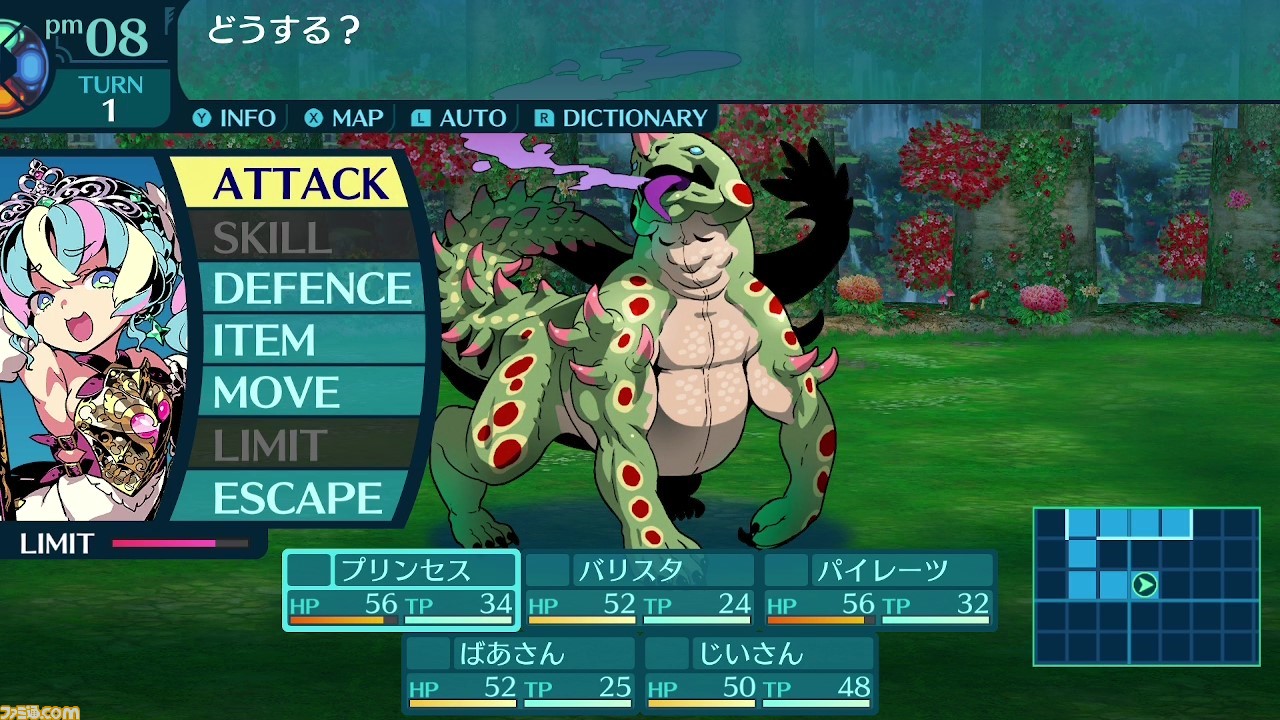Open the ITEM command
Image resolution: width=1280 pixels, height=720 pixels.
click(x=300, y=341)
